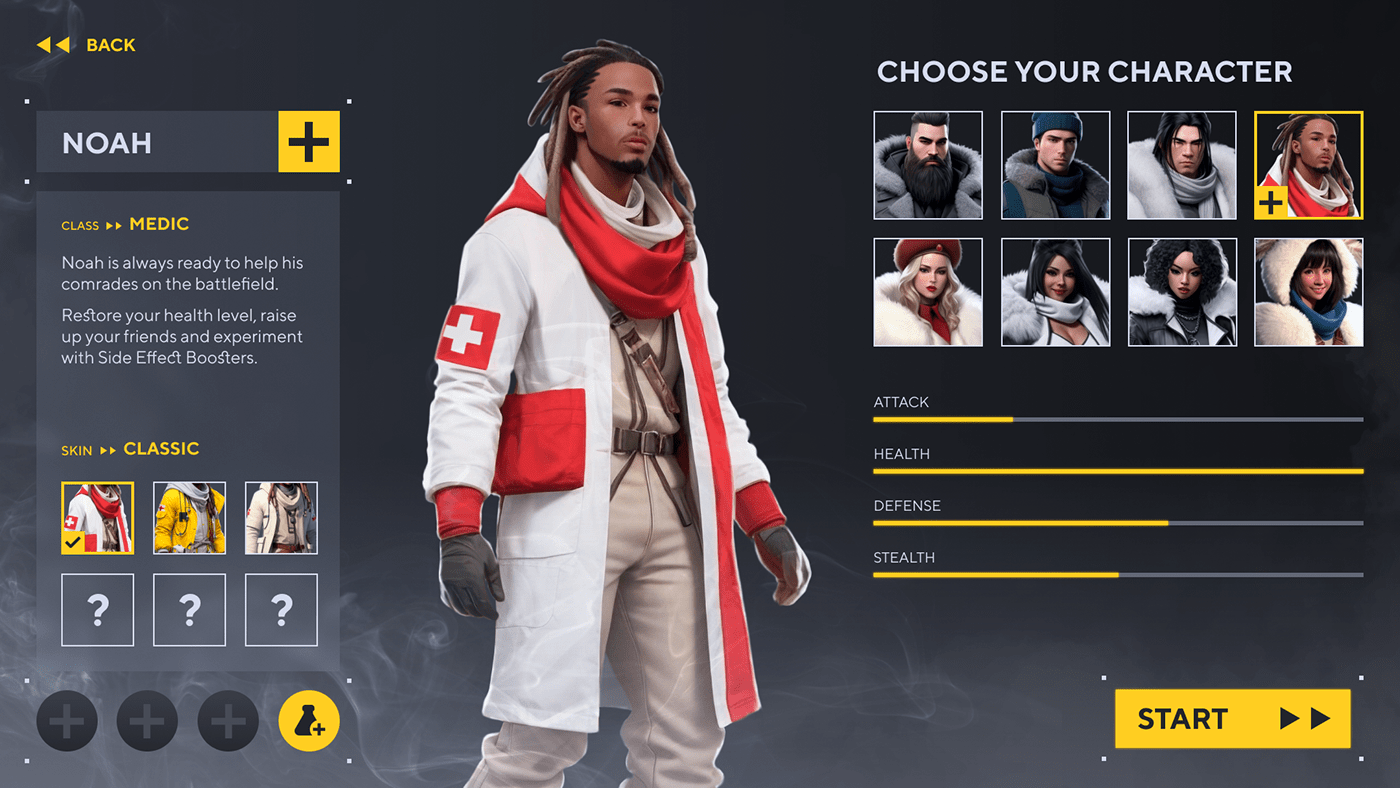Choose the character wearing a blue beanie
This screenshot has width=1400, height=788.
point(1055,165)
